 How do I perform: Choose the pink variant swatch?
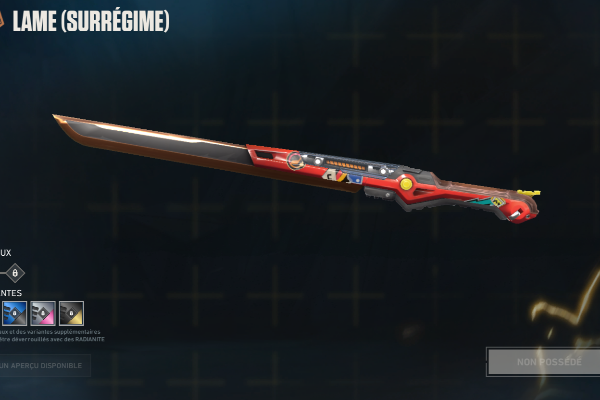tap(43, 314)
